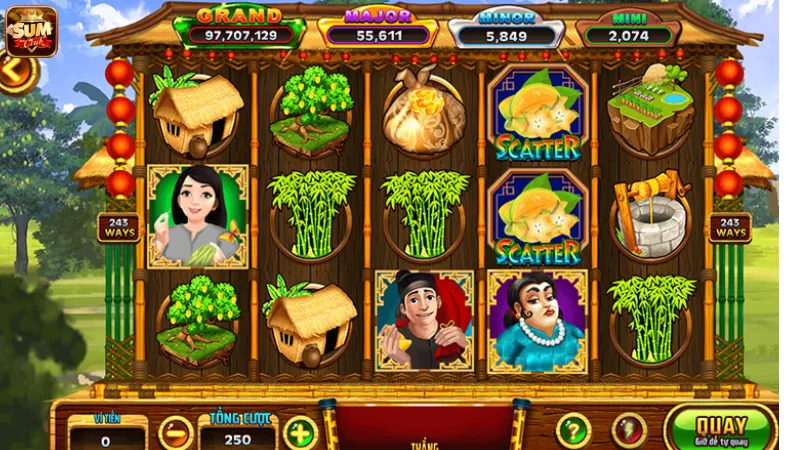Screen dimensions: 800x450
Task: Decrease the total bet with the minus button
Action: [x=175, y=432]
